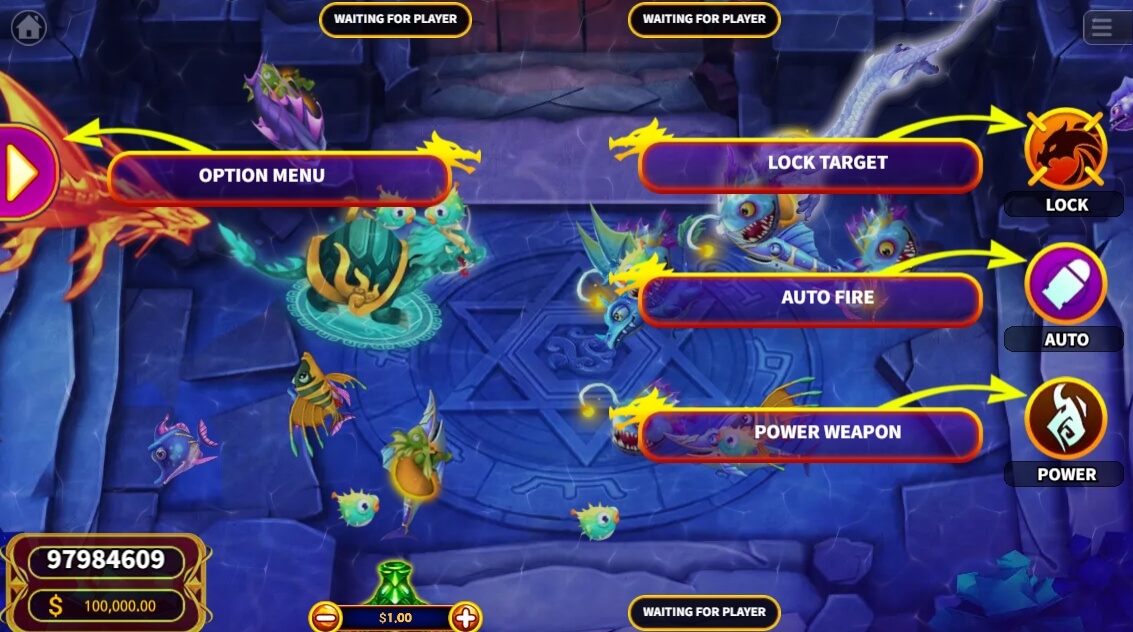This screenshot has width=1133, height=632.
Task: Decrease the bet with the minus button
Action: 326,617
